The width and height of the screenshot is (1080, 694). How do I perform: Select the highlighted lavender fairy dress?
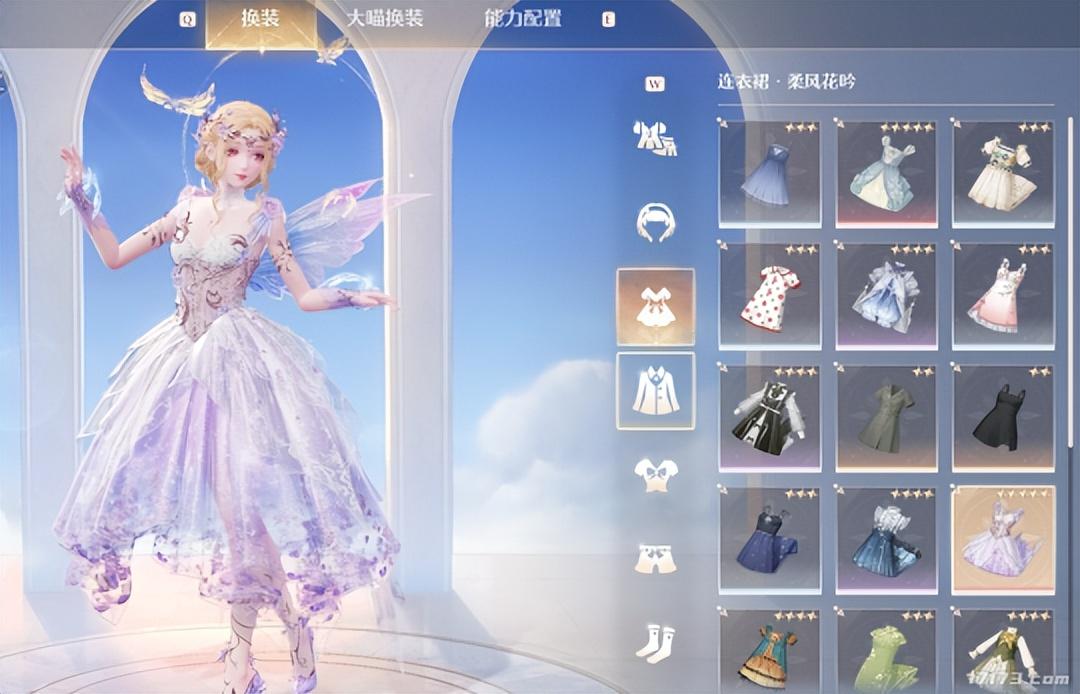pos(1003,540)
